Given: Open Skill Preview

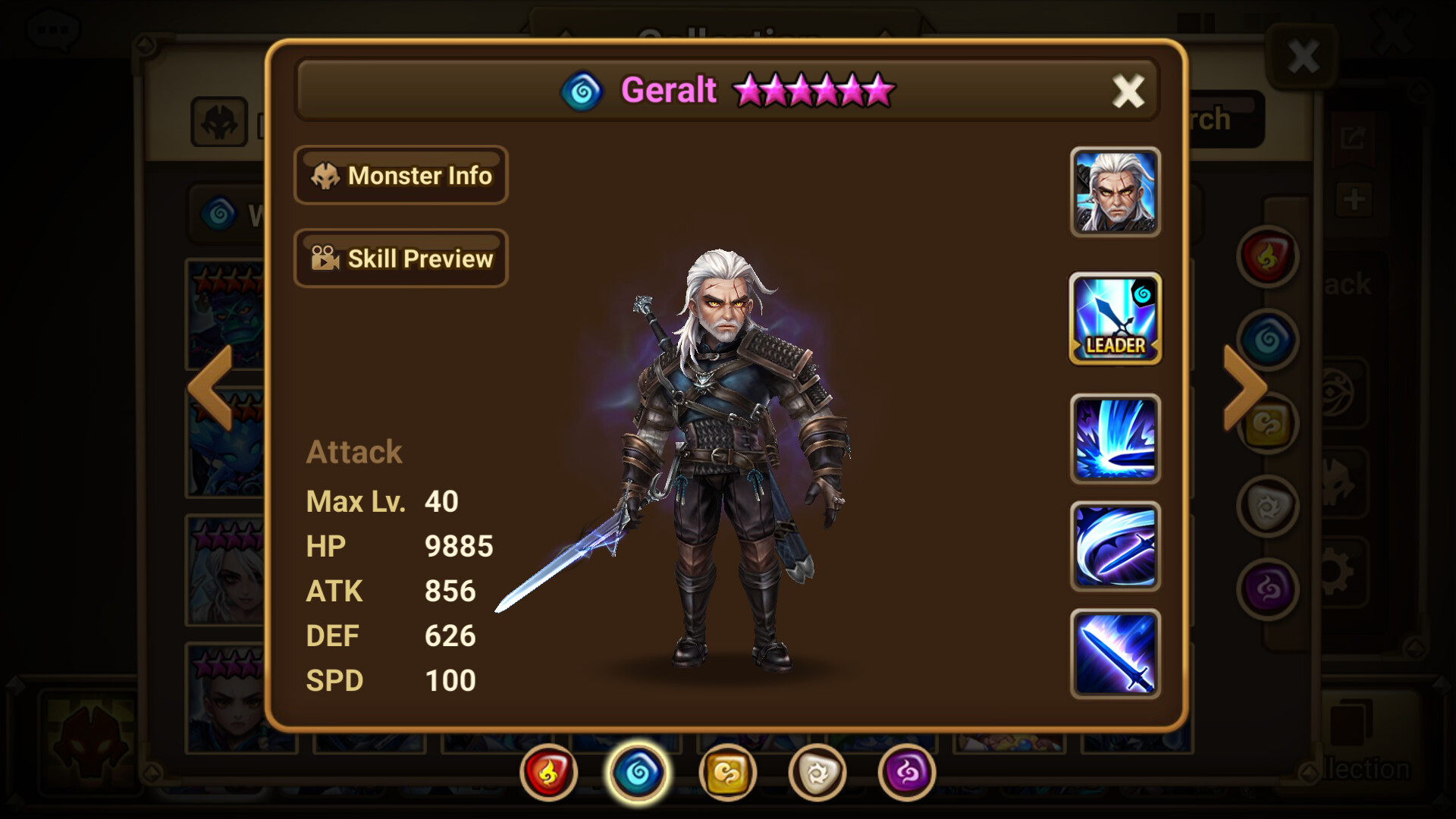Looking at the screenshot, I should pyautogui.click(x=401, y=259).
